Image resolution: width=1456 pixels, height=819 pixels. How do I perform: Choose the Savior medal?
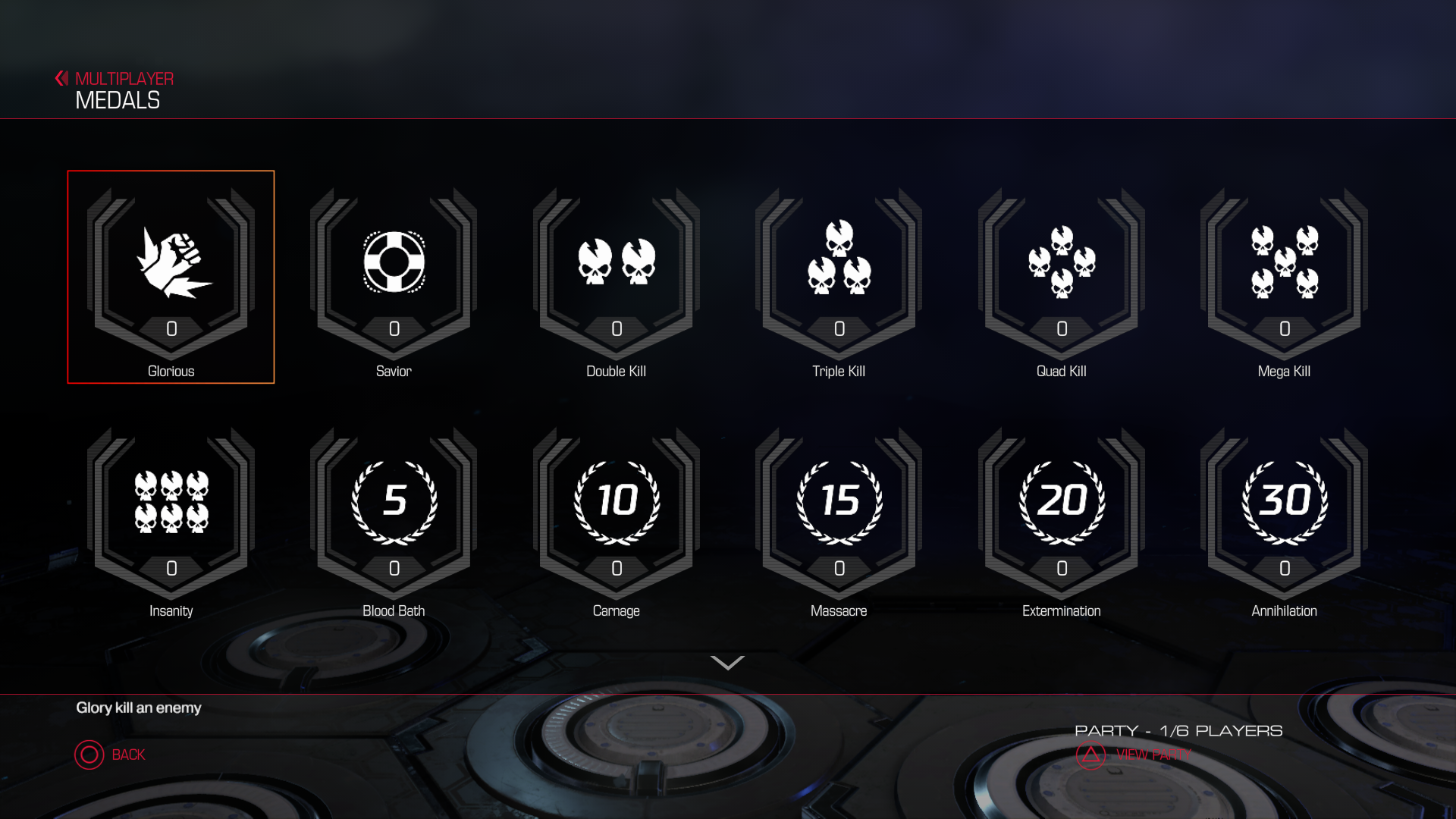(394, 277)
